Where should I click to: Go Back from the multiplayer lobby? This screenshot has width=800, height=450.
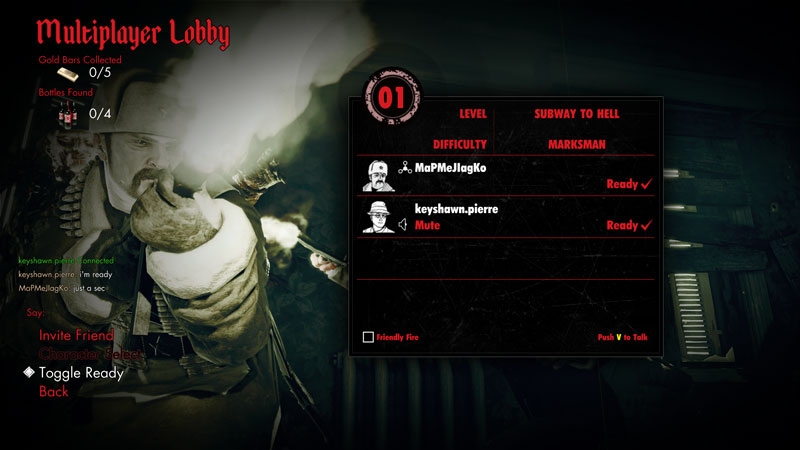pyautogui.click(x=54, y=391)
